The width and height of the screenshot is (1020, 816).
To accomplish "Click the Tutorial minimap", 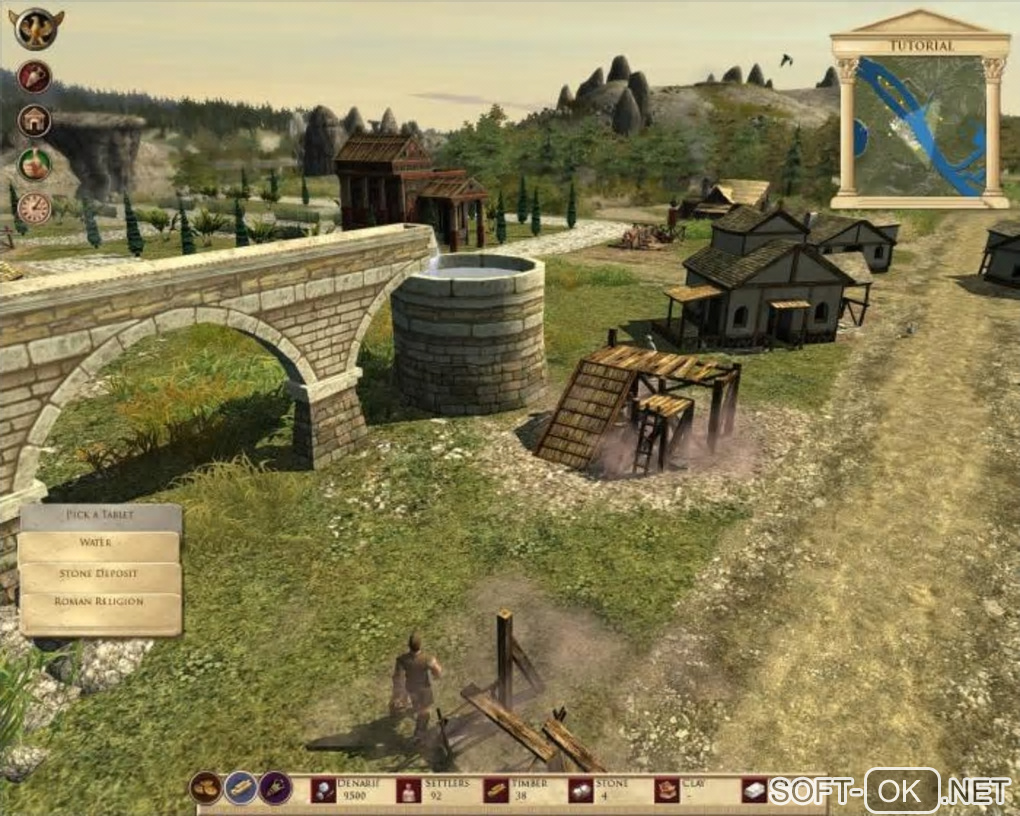I will click(x=920, y=125).
